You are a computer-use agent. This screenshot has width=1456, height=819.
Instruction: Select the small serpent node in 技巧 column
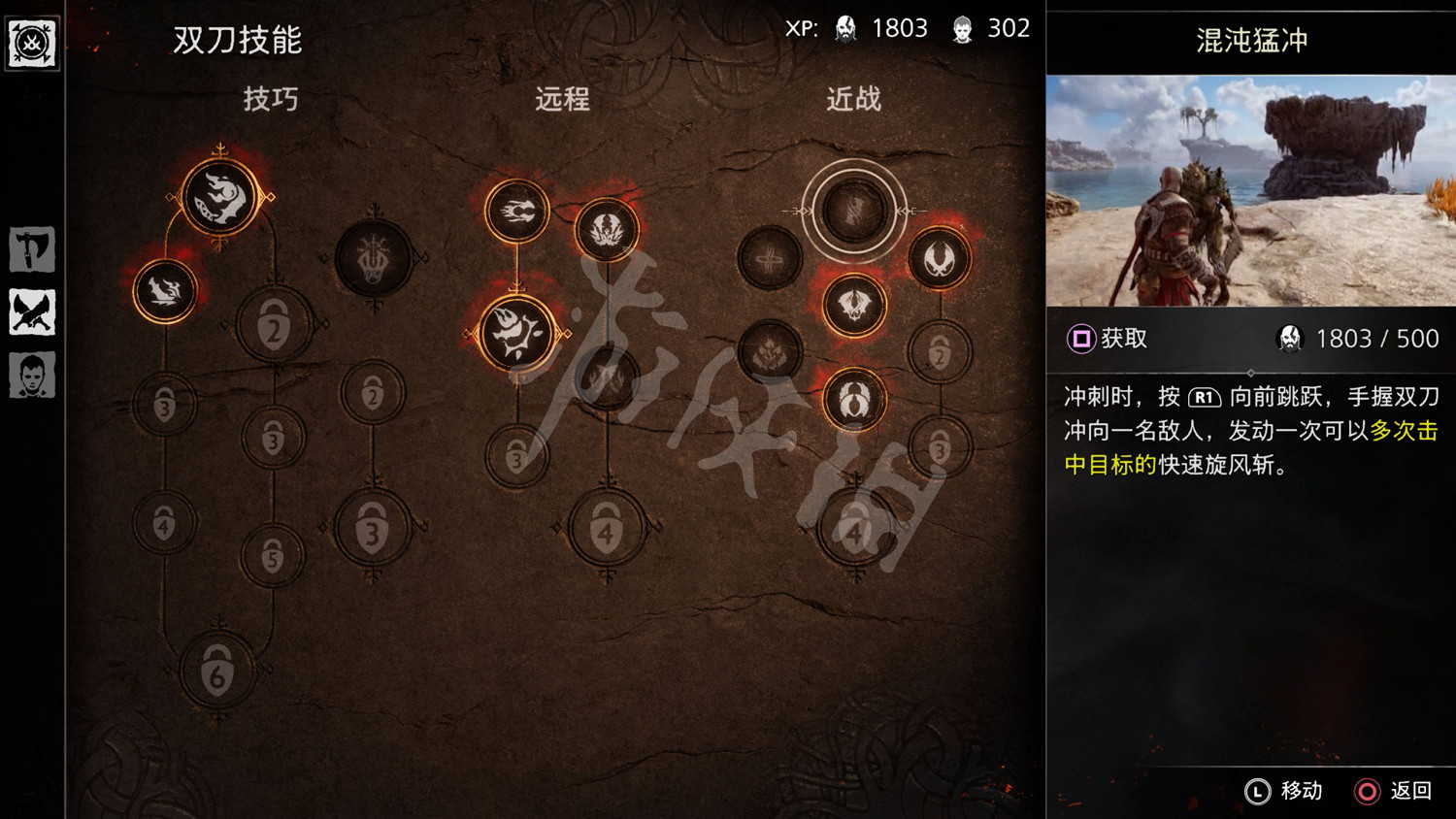click(x=167, y=289)
